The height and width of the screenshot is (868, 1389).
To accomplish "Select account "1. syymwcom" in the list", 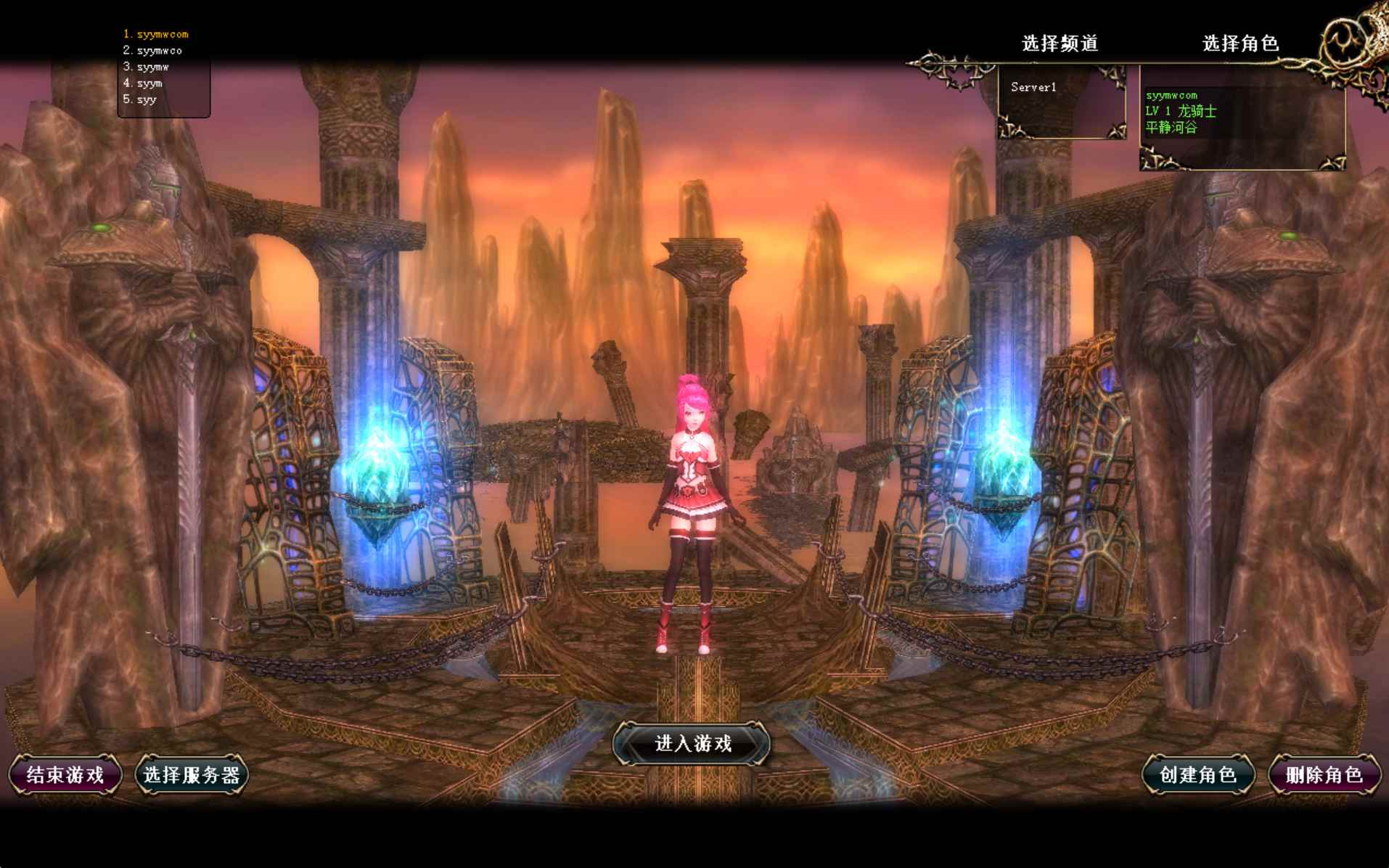I will pyautogui.click(x=156, y=33).
